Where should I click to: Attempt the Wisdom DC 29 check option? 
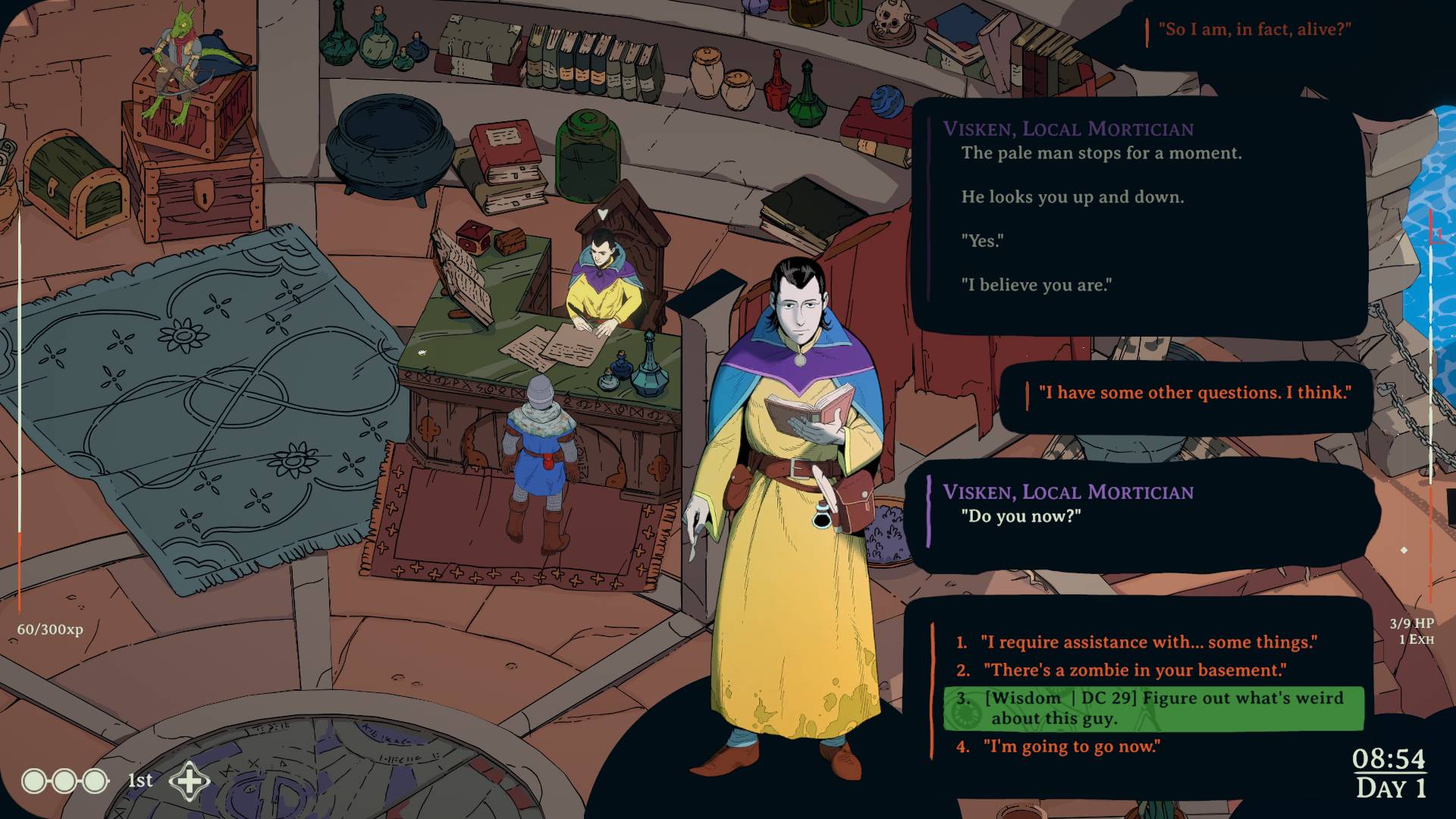pyautogui.click(x=1153, y=708)
